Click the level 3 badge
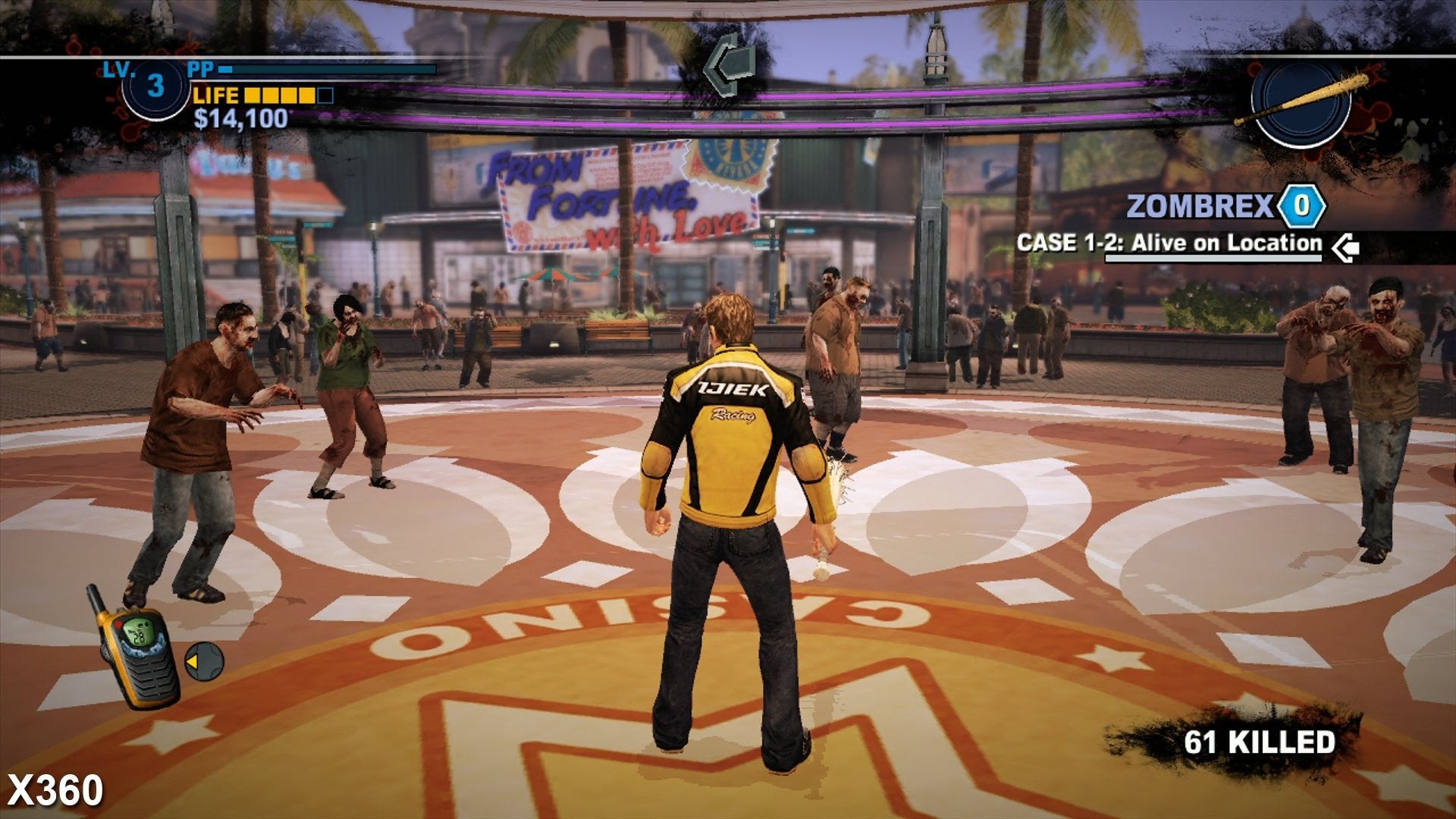This screenshot has width=1456, height=819. pos(155,86)
